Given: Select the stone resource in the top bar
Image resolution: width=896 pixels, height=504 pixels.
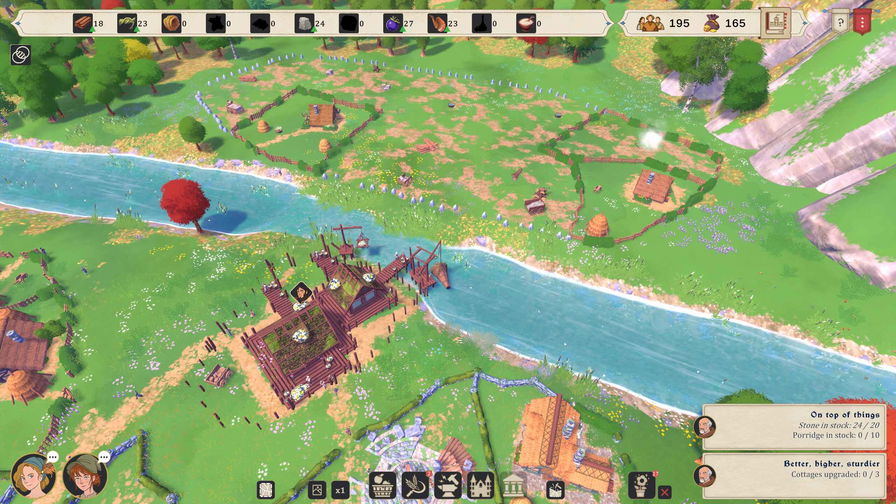Looking at the screenshot, I should [x=304, y=23].
